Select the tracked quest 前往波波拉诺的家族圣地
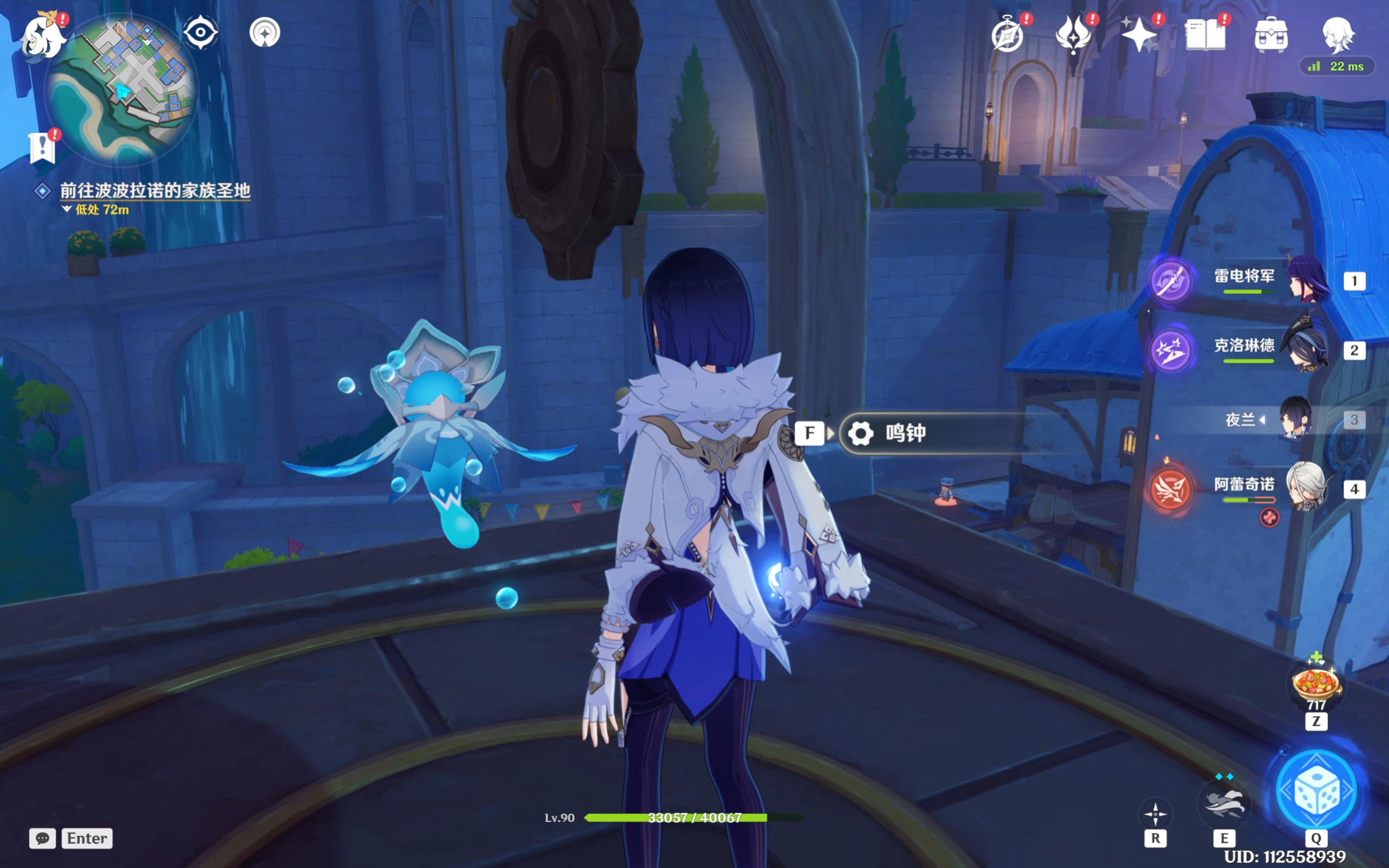The width and height of the screenshot is (1389, 868). [155, 190]
